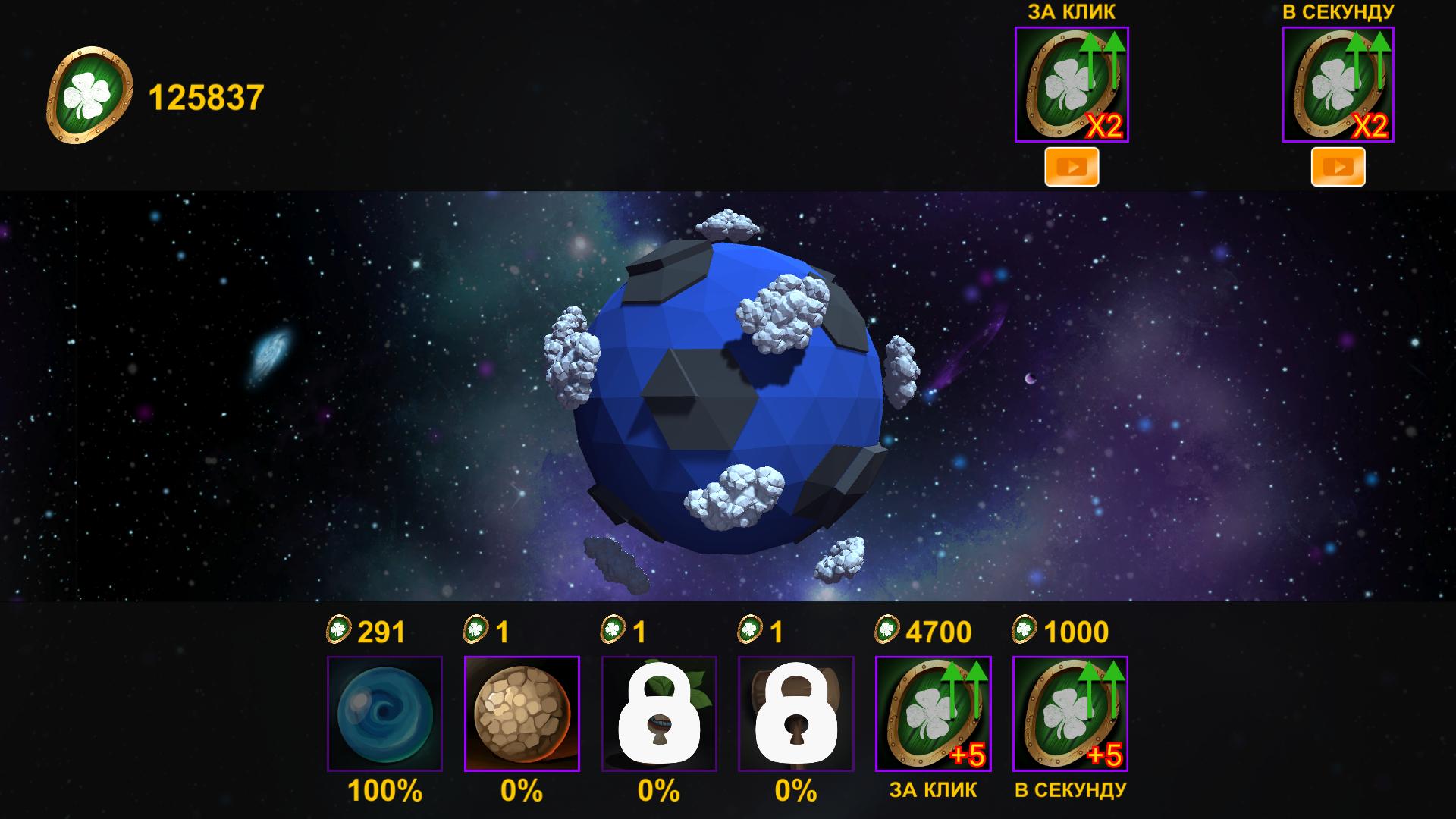Activate the X2 ЗА КЛИК boost icon
This screenshot has width=1456, height=819.
point(1072,85)
